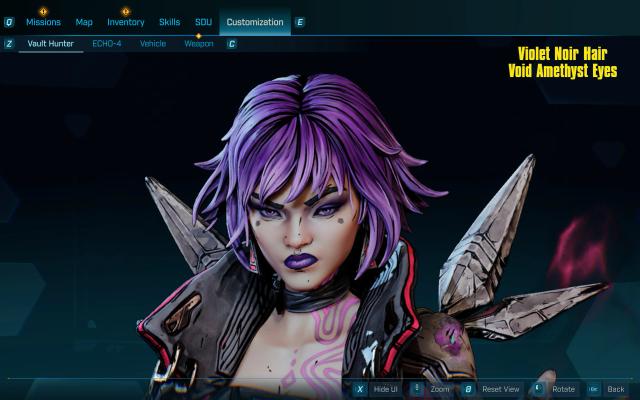Image resolution: width=640 pixels, height=400 pixels.
Task: Activate the Zoom option
Action: click(x=440, y=389)
